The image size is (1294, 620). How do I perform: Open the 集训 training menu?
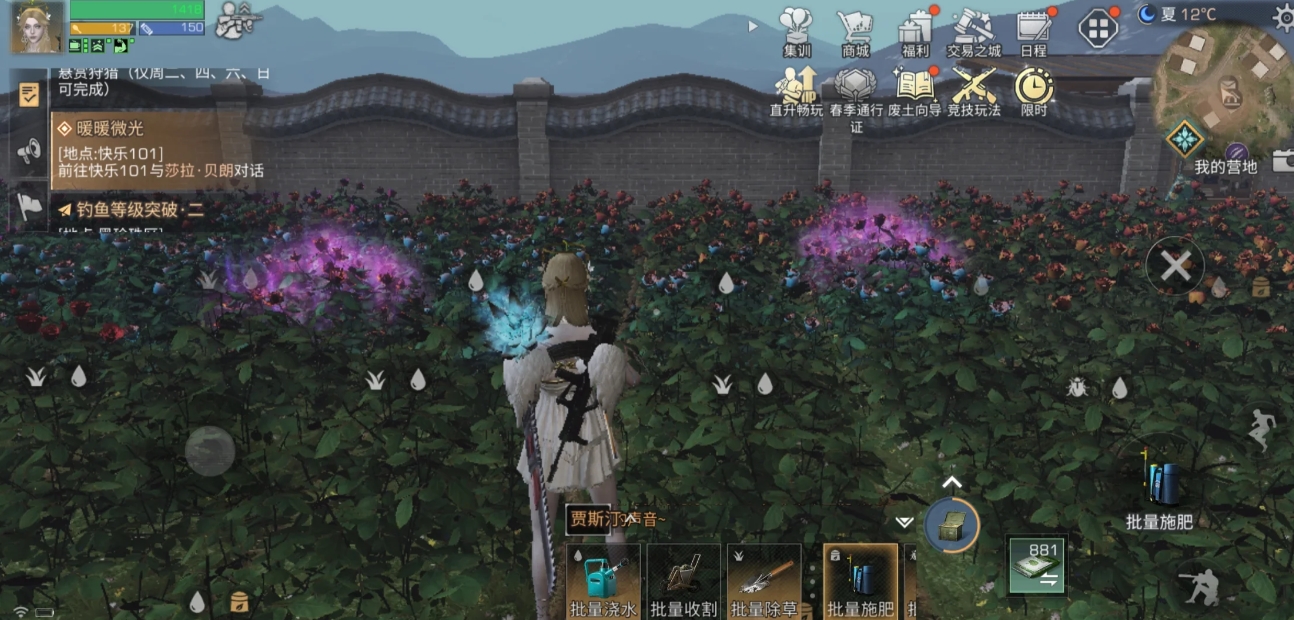(x=796, y=30)
